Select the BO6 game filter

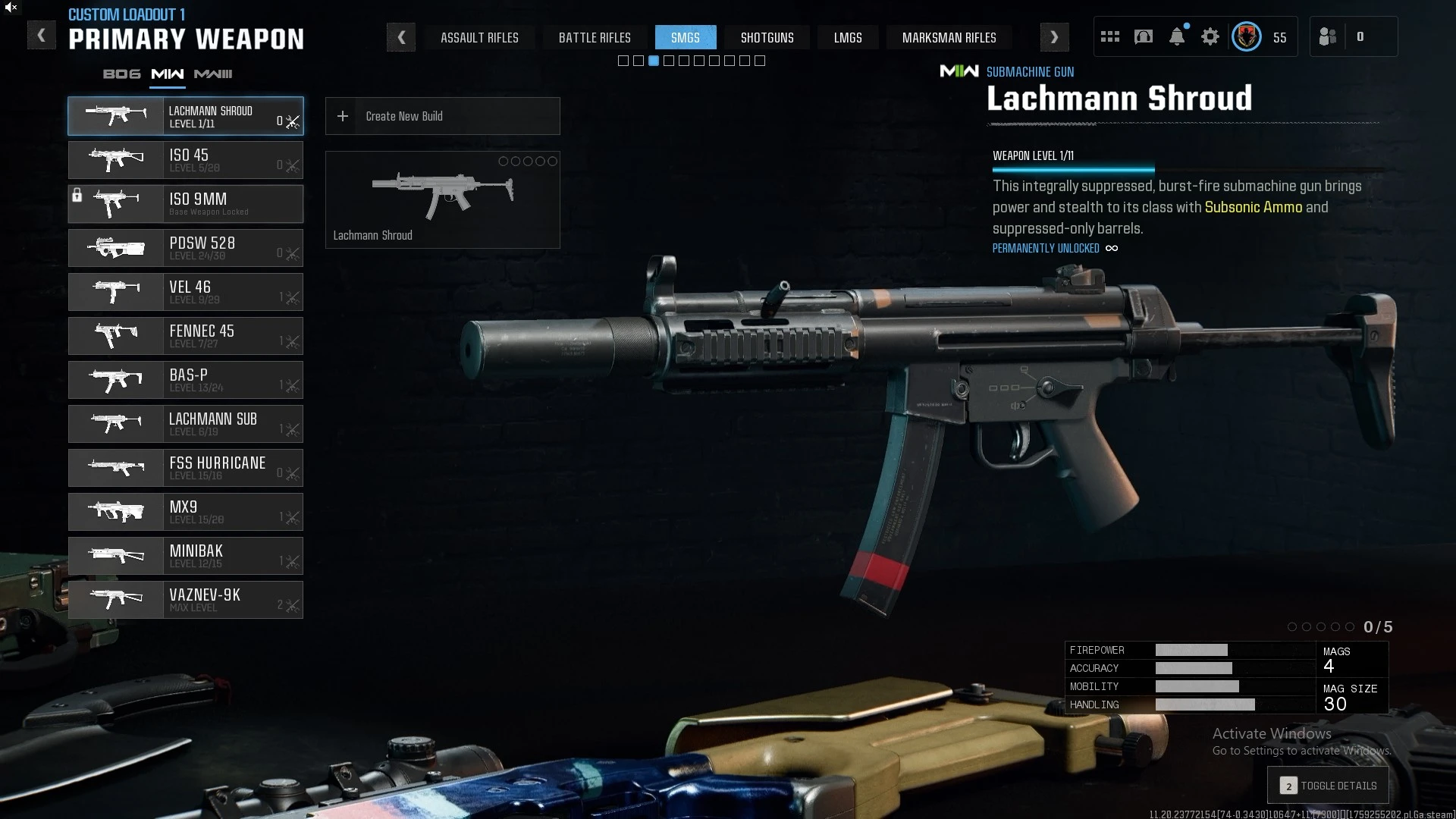(122, 74)
